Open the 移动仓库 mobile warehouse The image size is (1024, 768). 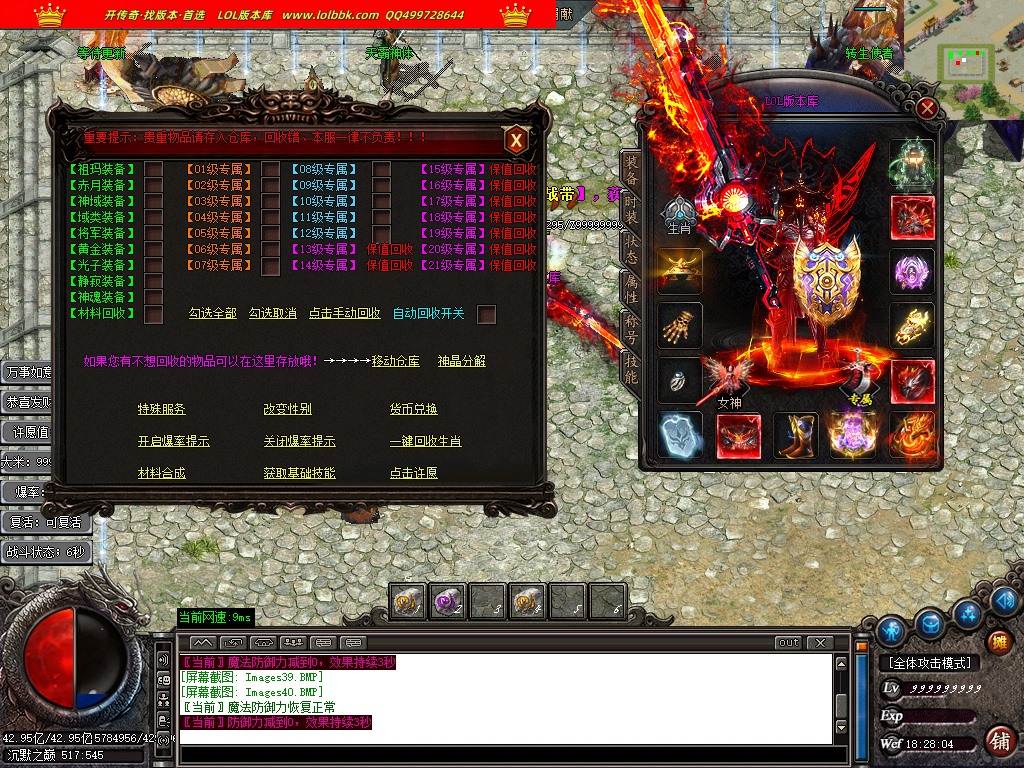tap(396, 361)
